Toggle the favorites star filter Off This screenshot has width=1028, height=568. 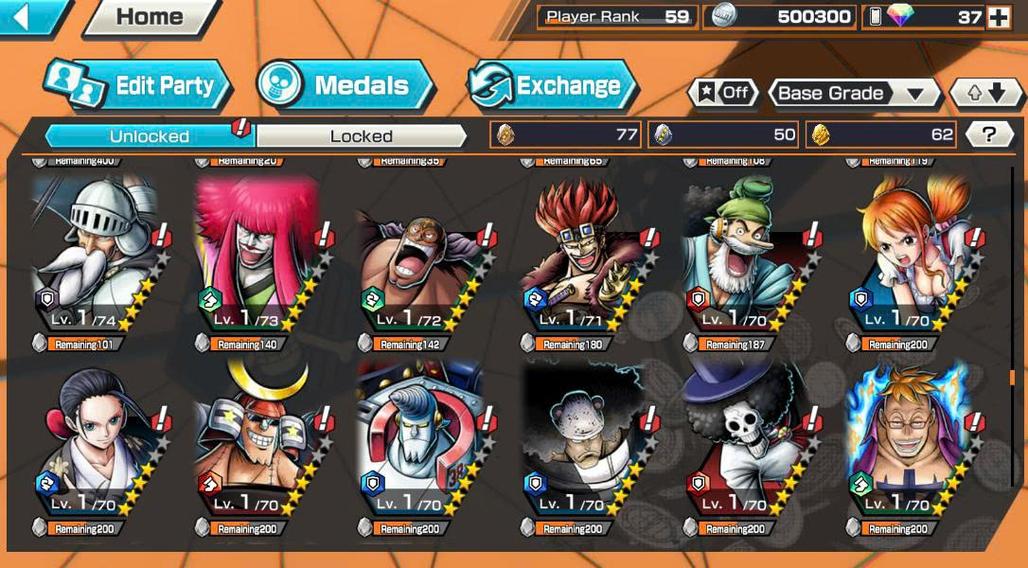(722, 93)
